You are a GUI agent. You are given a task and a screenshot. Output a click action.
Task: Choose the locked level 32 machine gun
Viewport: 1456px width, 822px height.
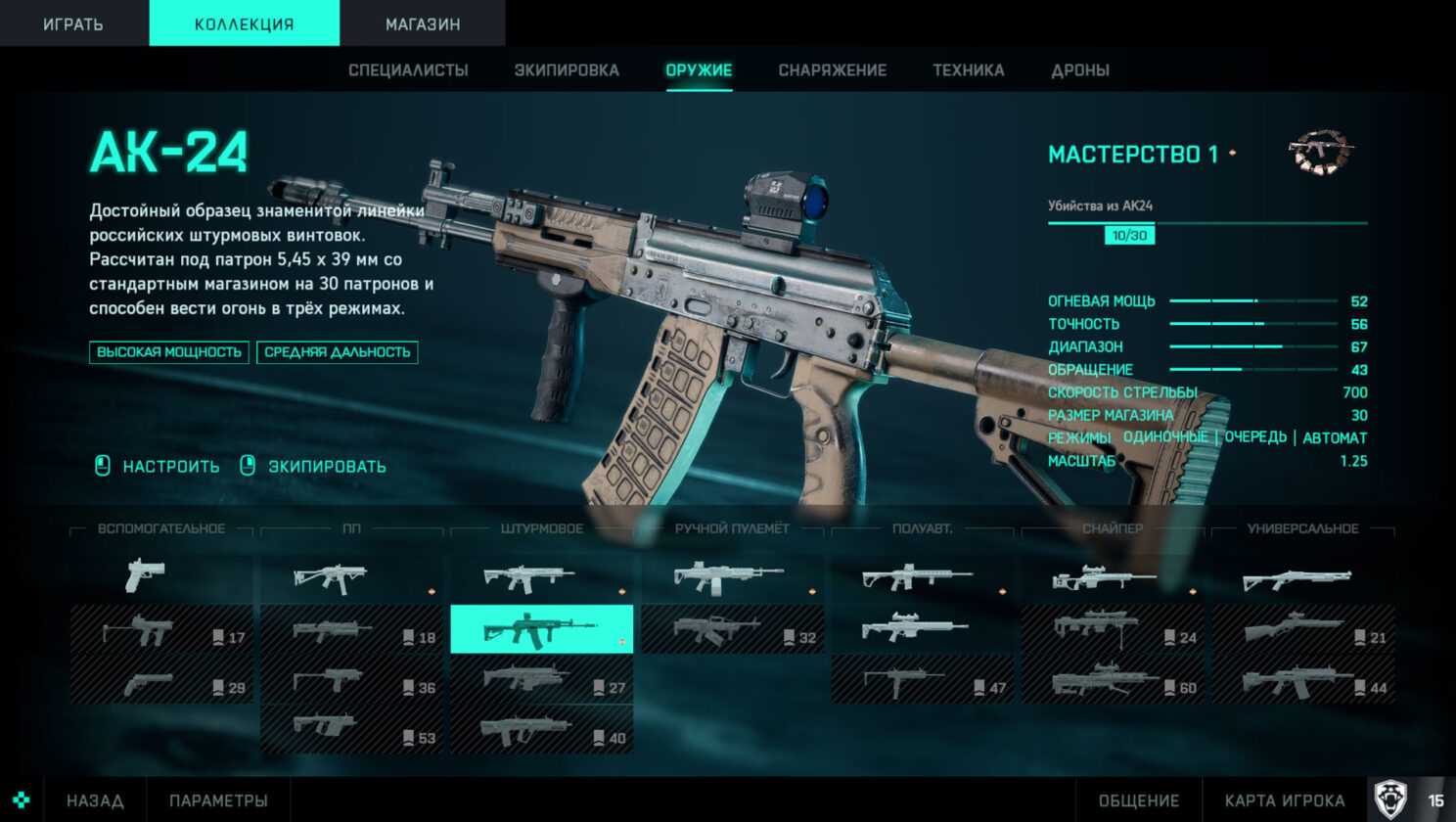click(732, 630)
